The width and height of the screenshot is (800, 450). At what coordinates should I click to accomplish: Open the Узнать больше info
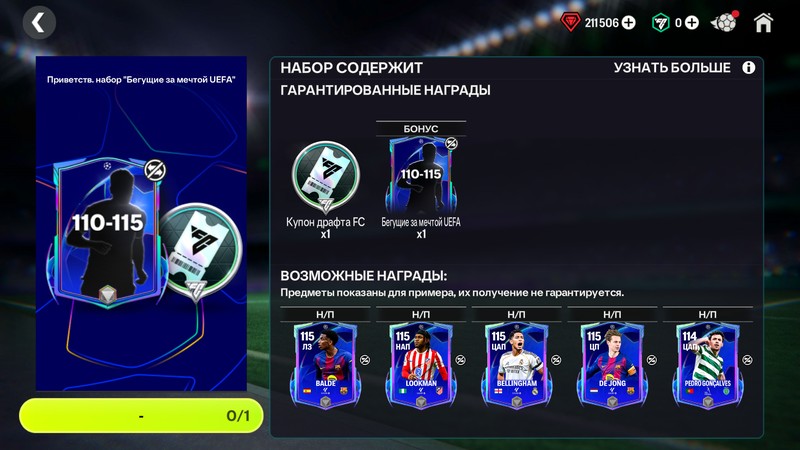click(x=684, y=68)
